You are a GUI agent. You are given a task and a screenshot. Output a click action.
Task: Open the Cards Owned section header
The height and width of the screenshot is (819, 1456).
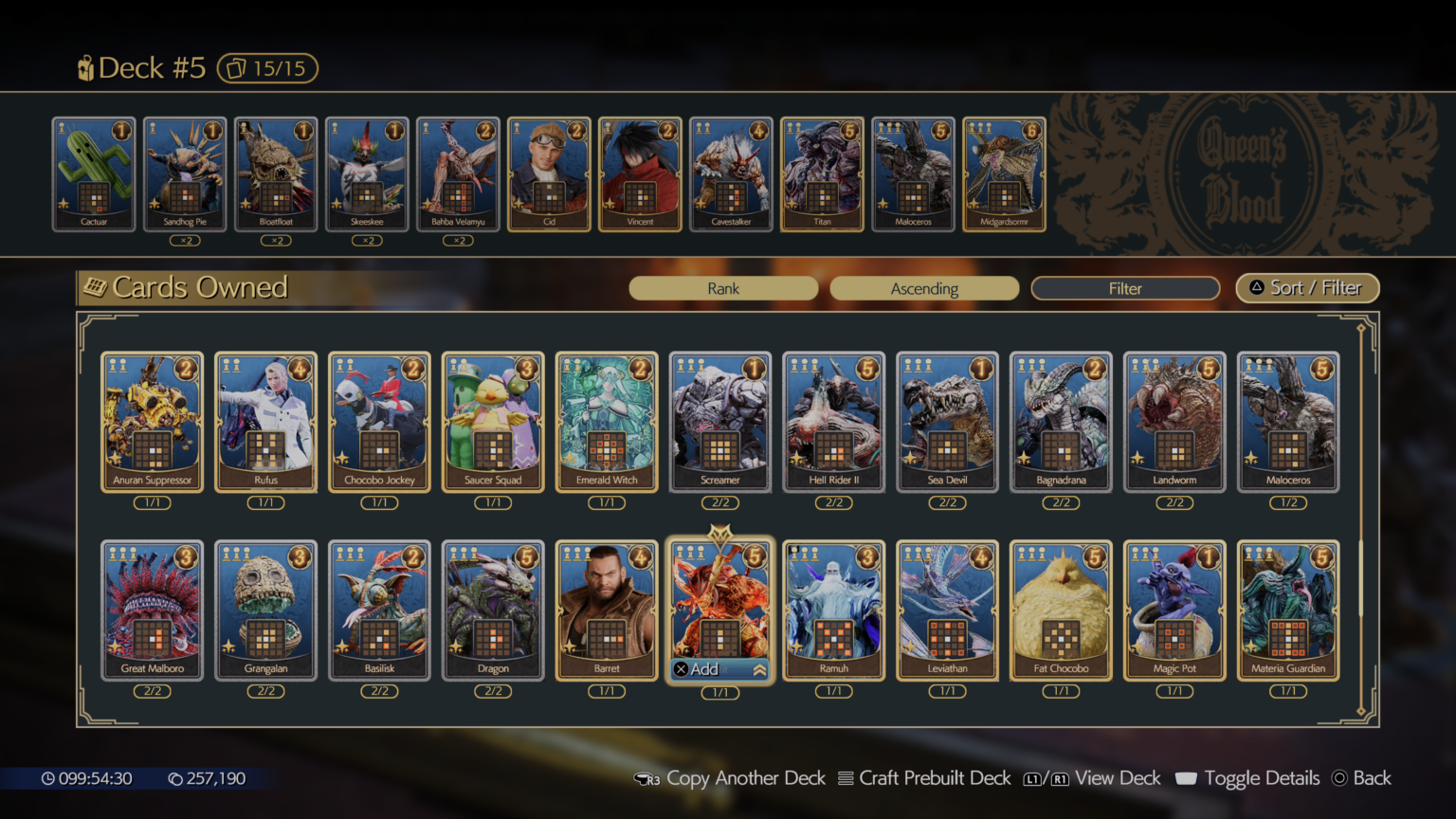[x=199, y=287]
